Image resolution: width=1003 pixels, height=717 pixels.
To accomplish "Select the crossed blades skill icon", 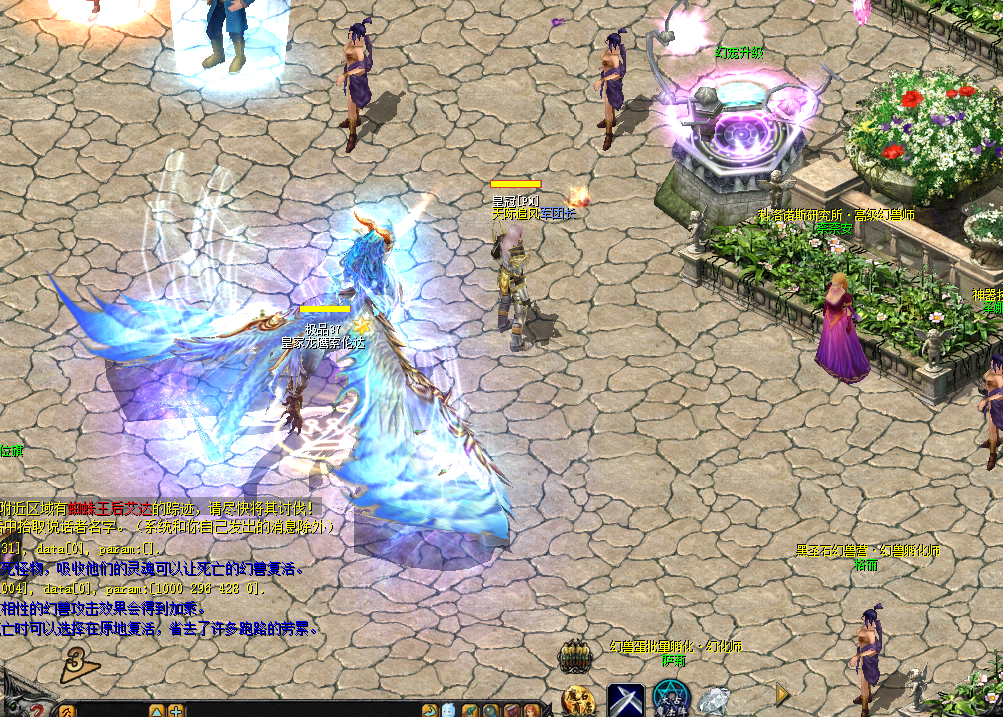I will 626,699.
